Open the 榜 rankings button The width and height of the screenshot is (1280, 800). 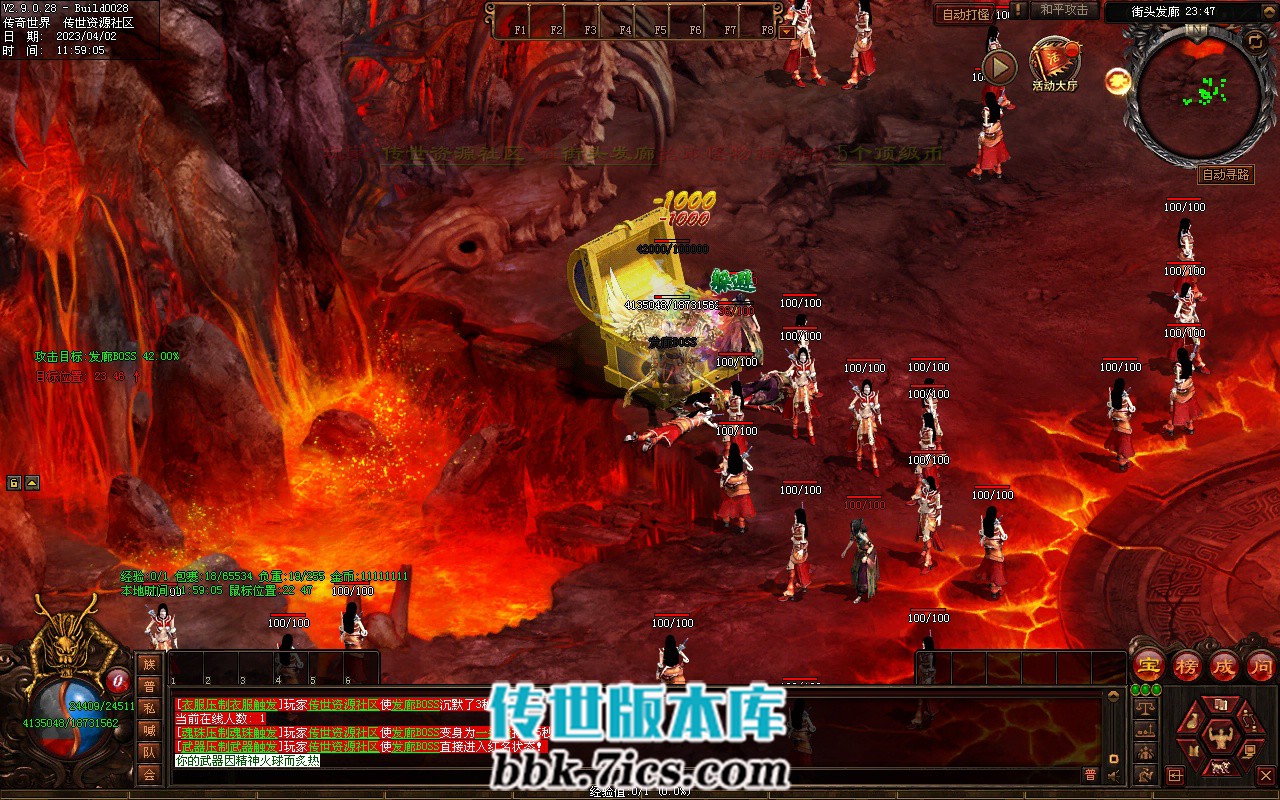tap(1187, 665)
